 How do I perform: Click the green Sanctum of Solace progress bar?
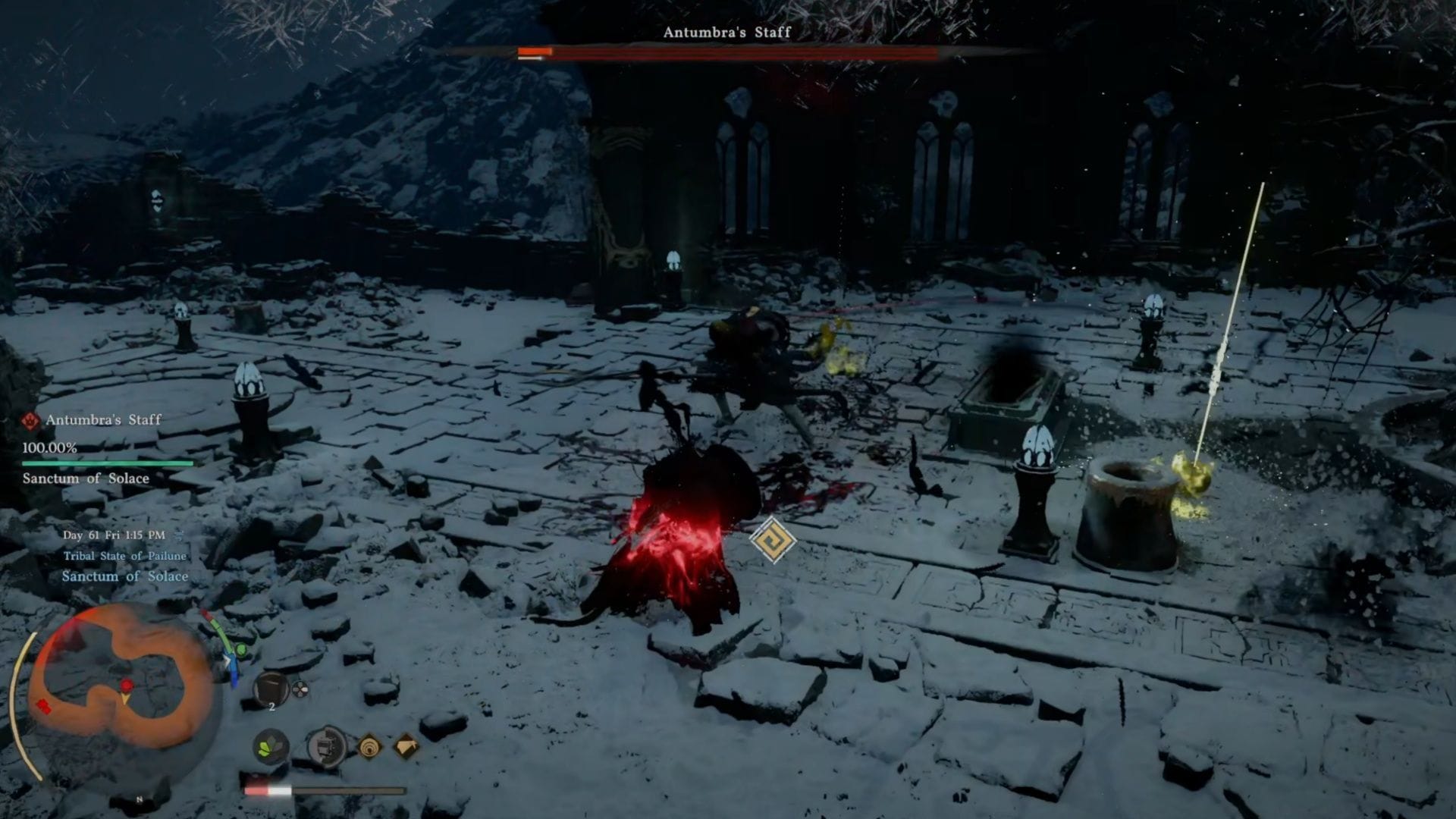pyautogui.click(x=106, y=464)
